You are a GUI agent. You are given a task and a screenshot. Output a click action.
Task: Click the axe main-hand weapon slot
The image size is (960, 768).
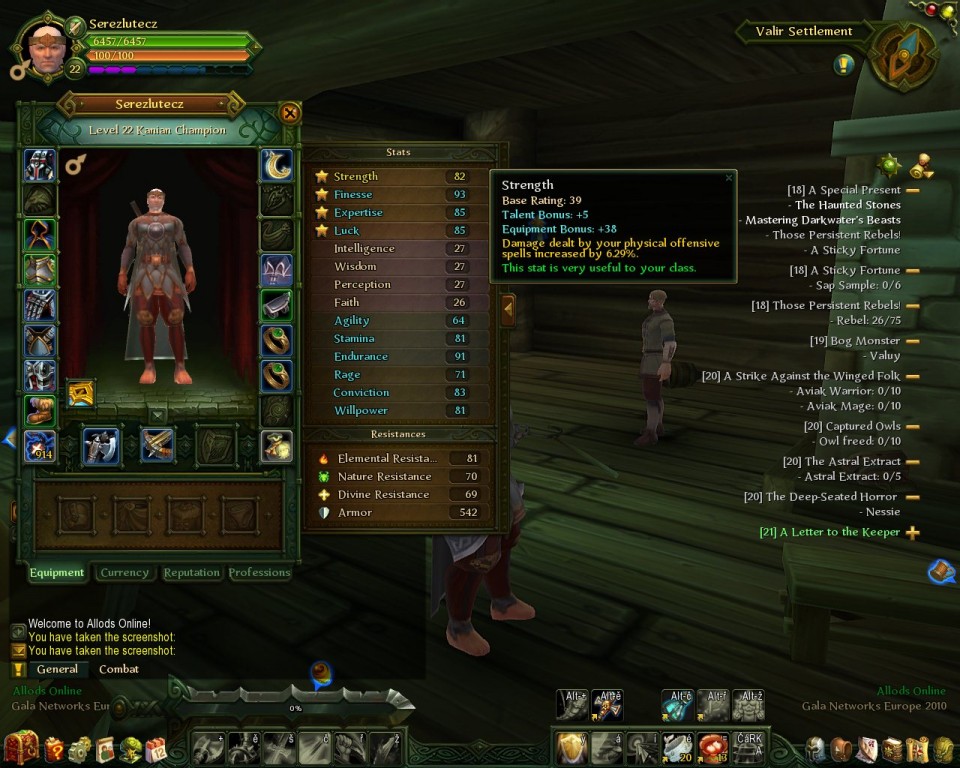101,446
